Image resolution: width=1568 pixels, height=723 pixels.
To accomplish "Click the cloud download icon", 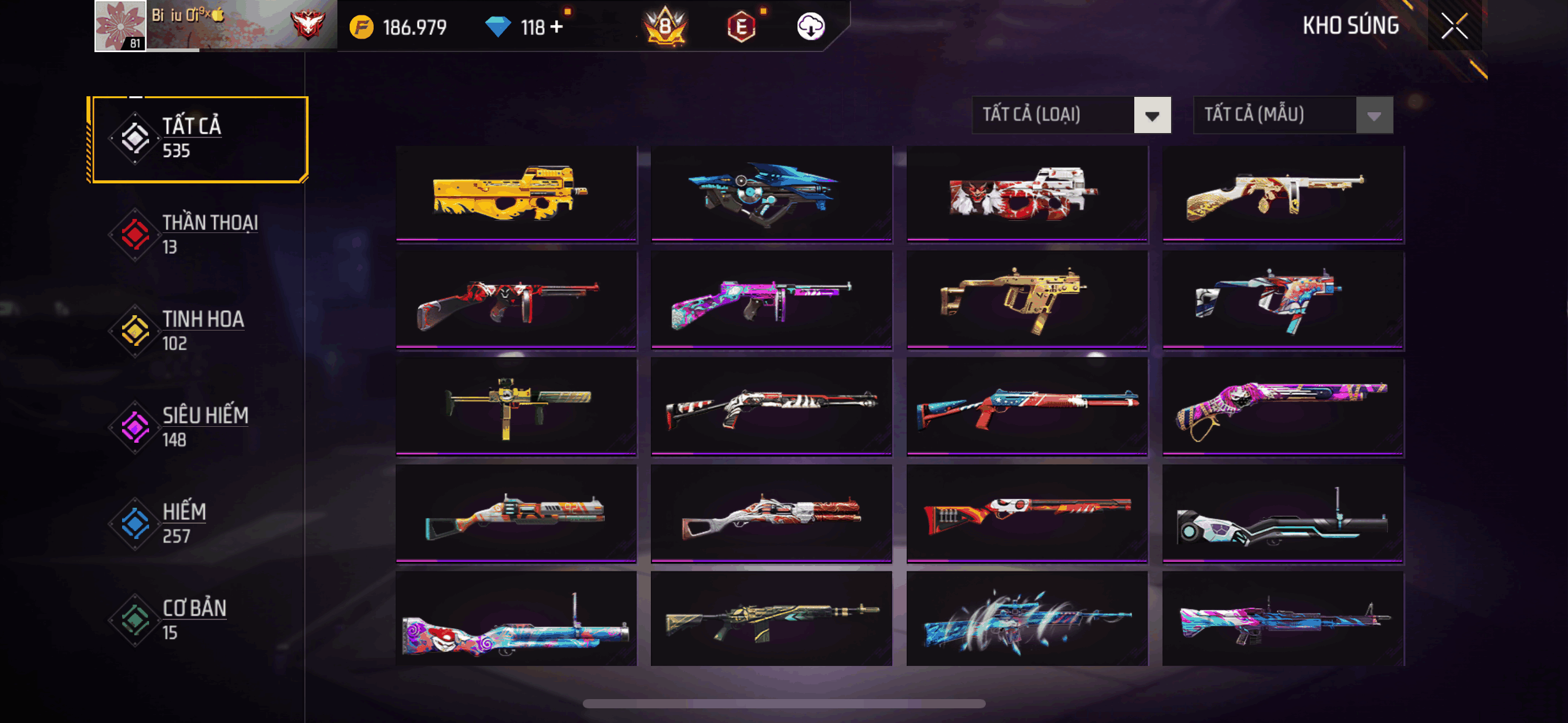I will point(810,27).
